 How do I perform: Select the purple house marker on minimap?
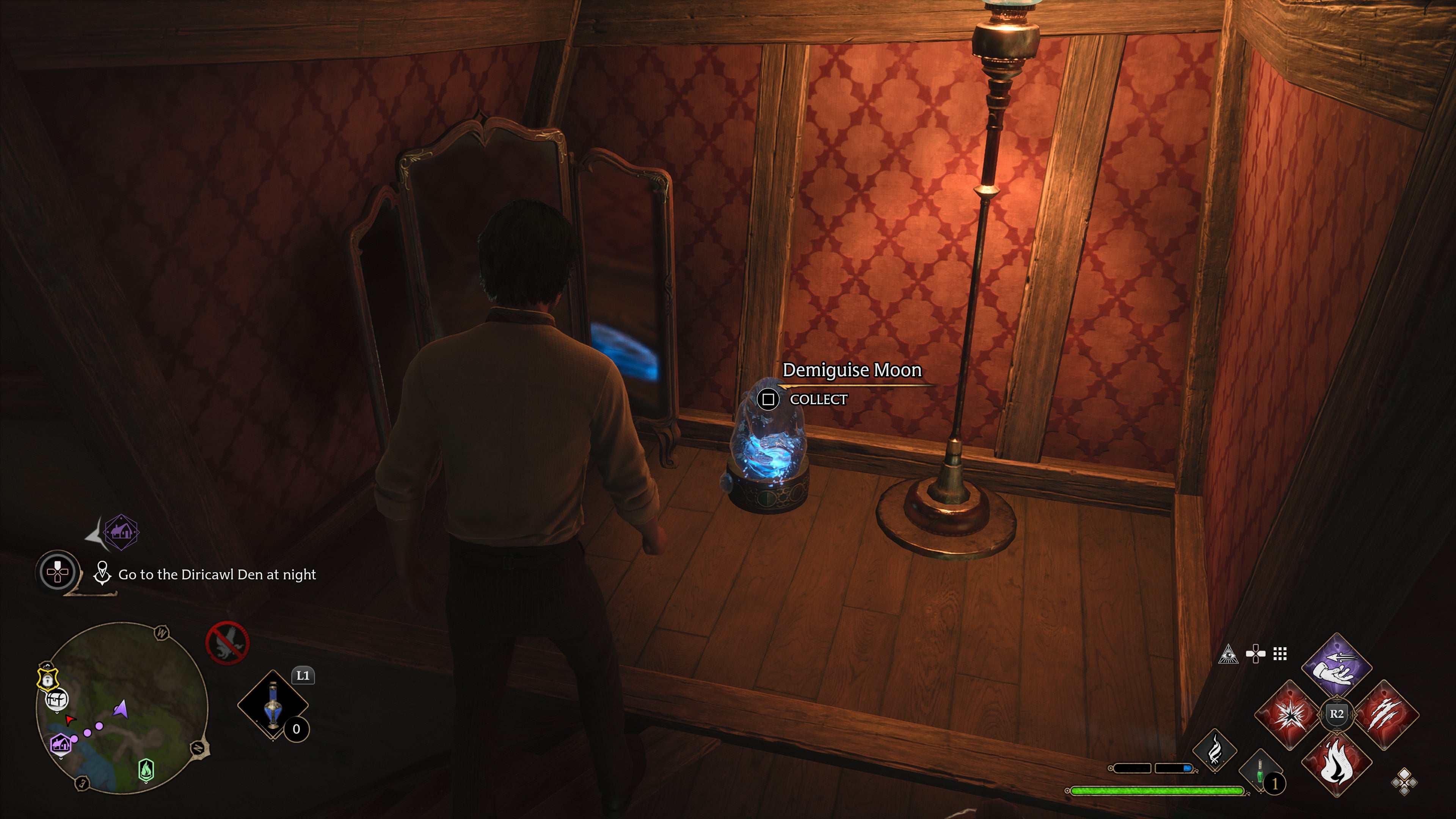[61, 744]
